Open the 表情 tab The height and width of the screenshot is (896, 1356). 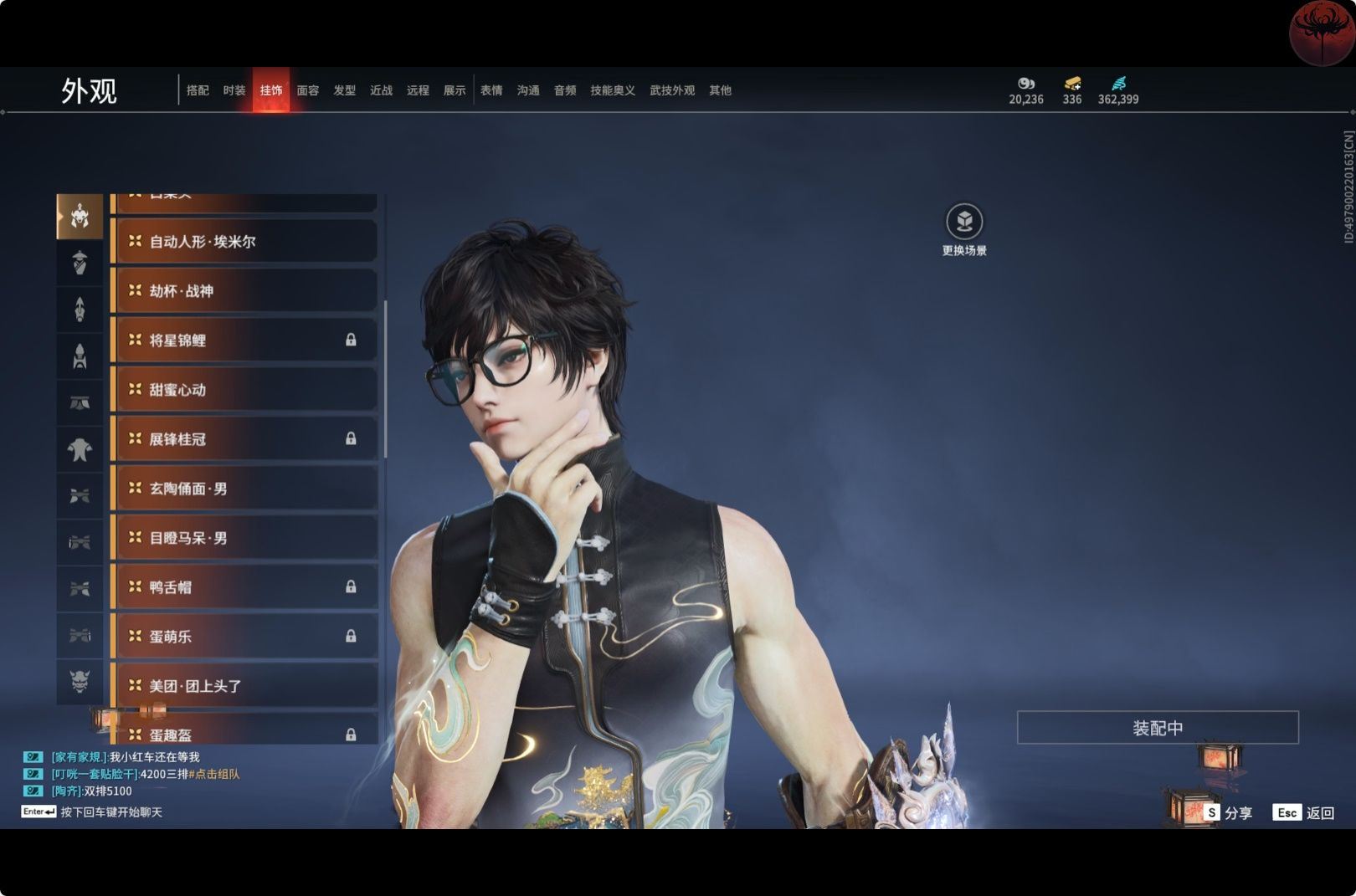(x=491, y=90)
